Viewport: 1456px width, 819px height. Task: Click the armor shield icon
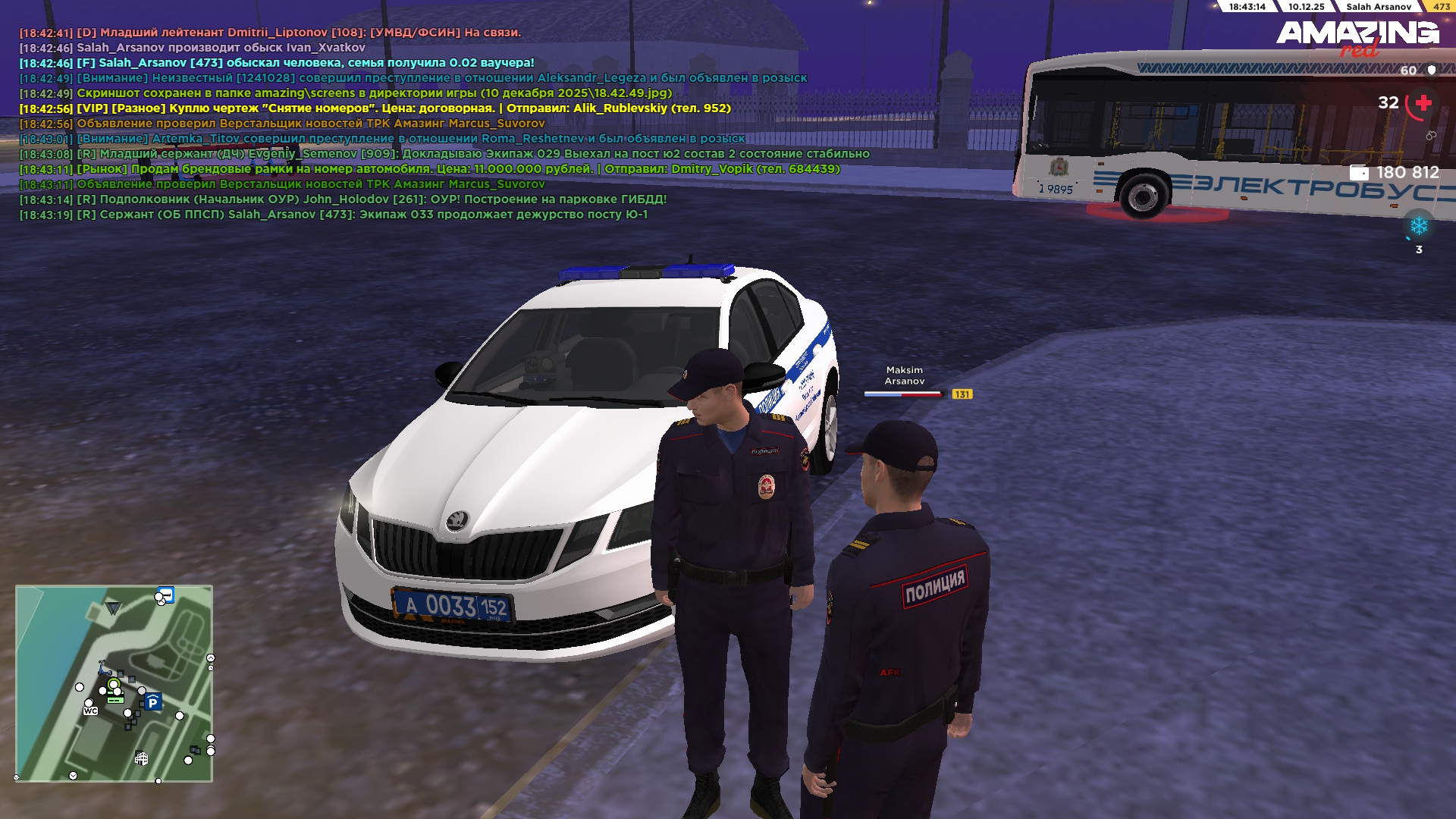[x=1432, y=70]
